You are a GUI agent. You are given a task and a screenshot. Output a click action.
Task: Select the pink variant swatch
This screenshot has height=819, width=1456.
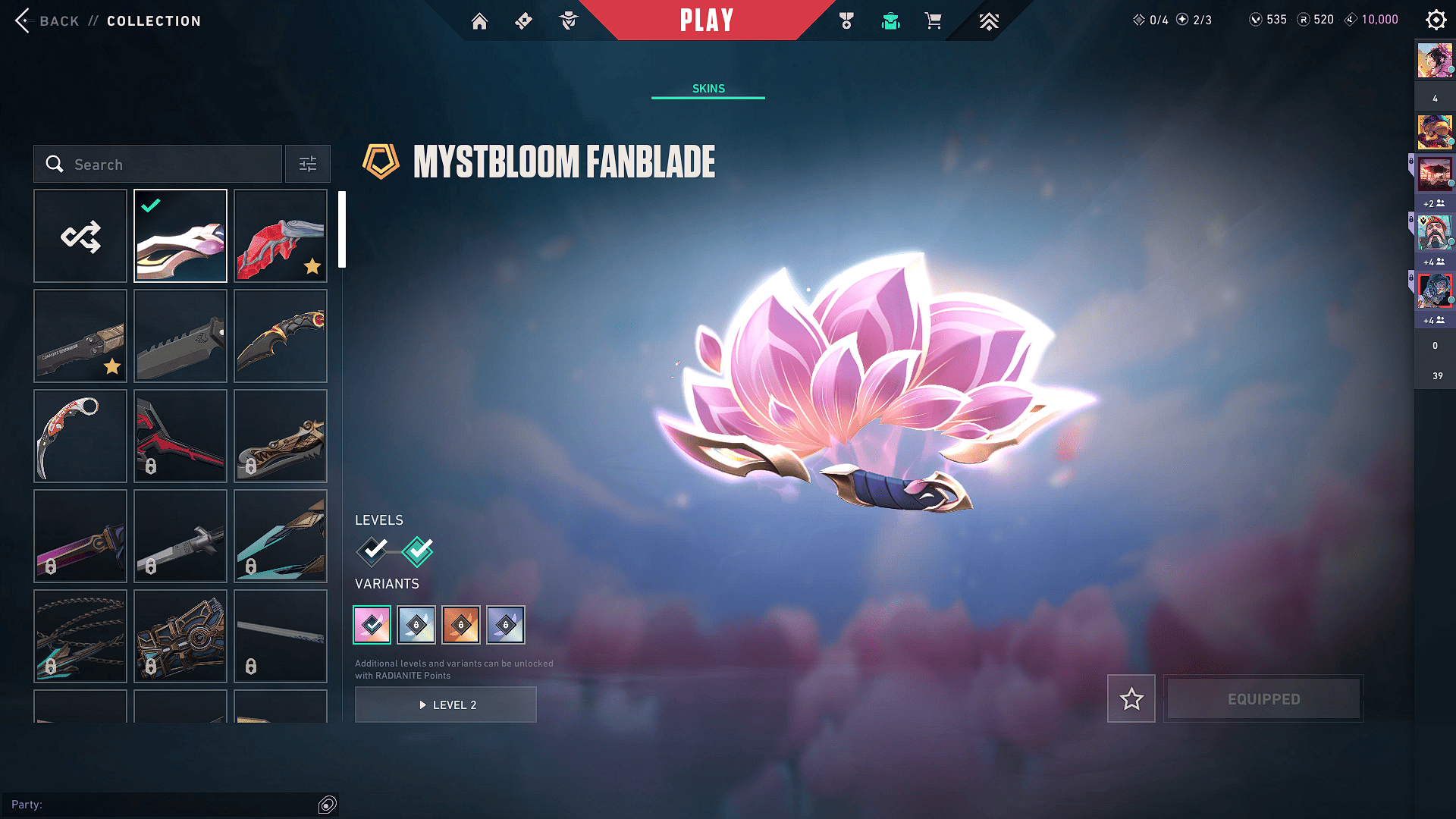(x=372, y=625)
